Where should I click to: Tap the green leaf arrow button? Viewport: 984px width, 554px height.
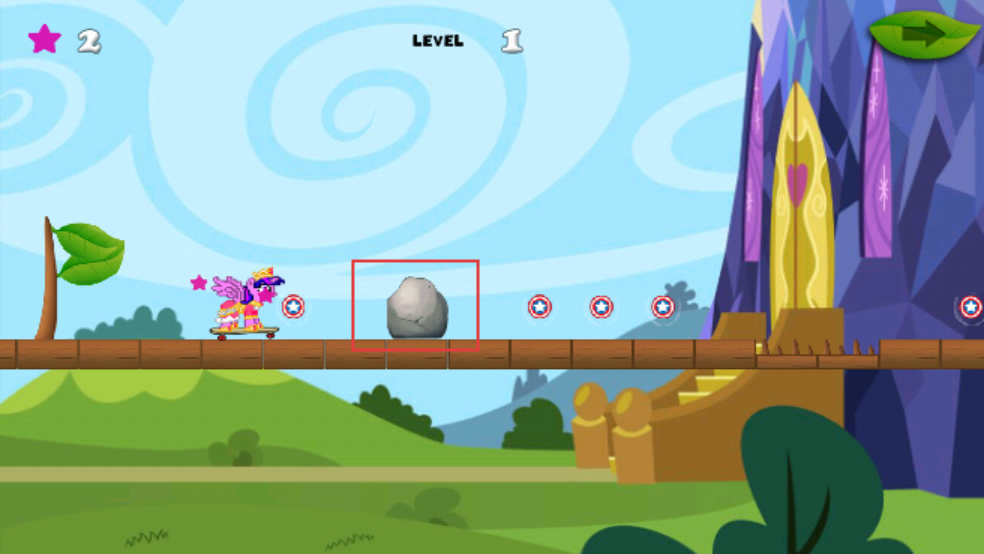(924, 36)
